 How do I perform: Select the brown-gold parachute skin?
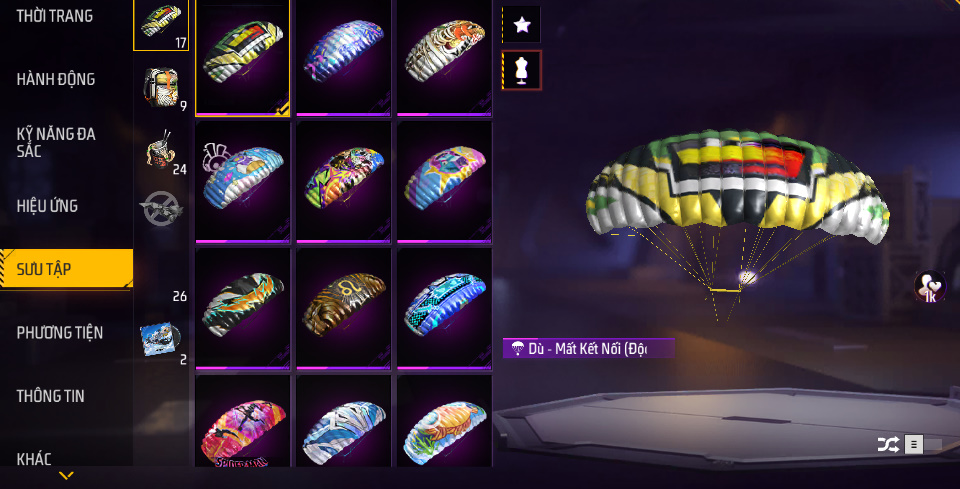click(343, 306)
